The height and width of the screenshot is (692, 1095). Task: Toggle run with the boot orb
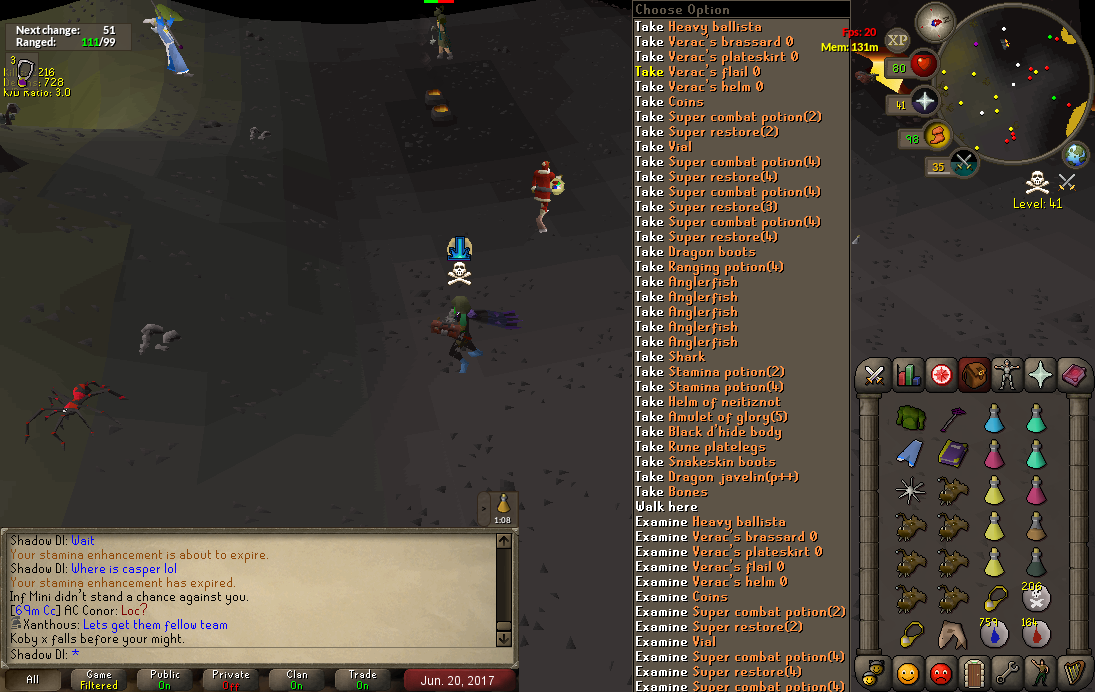click(x=939, y=136)
